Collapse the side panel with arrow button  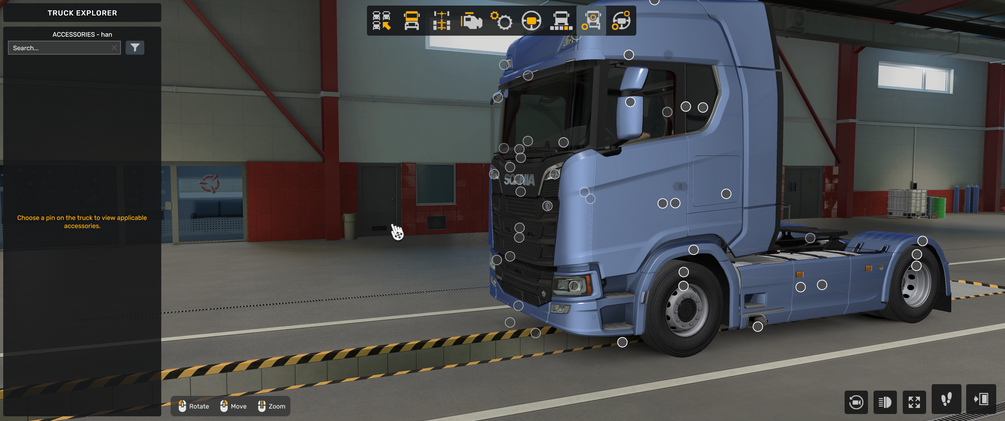[982, 400]
